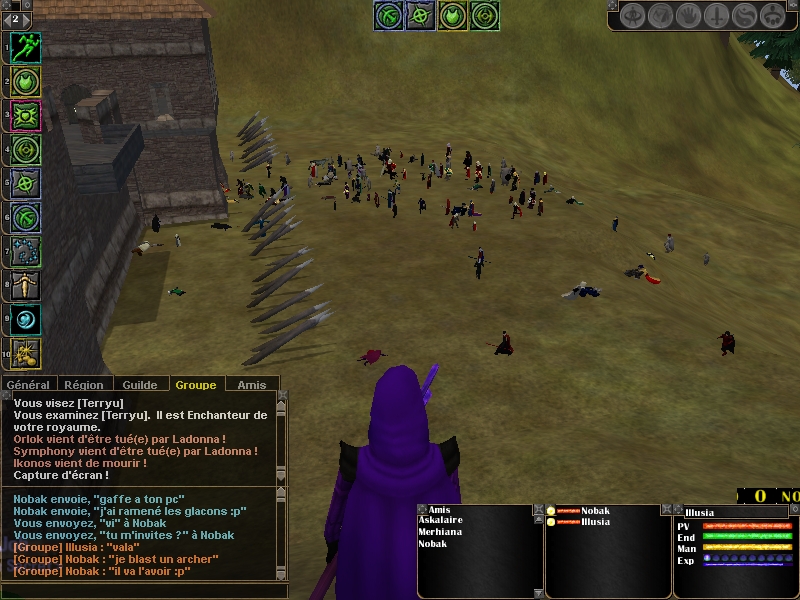Switch to the Amis chat tab
The width and height of the screenshot is (800, 600).
pyautogui.click(x=252, y=384)
